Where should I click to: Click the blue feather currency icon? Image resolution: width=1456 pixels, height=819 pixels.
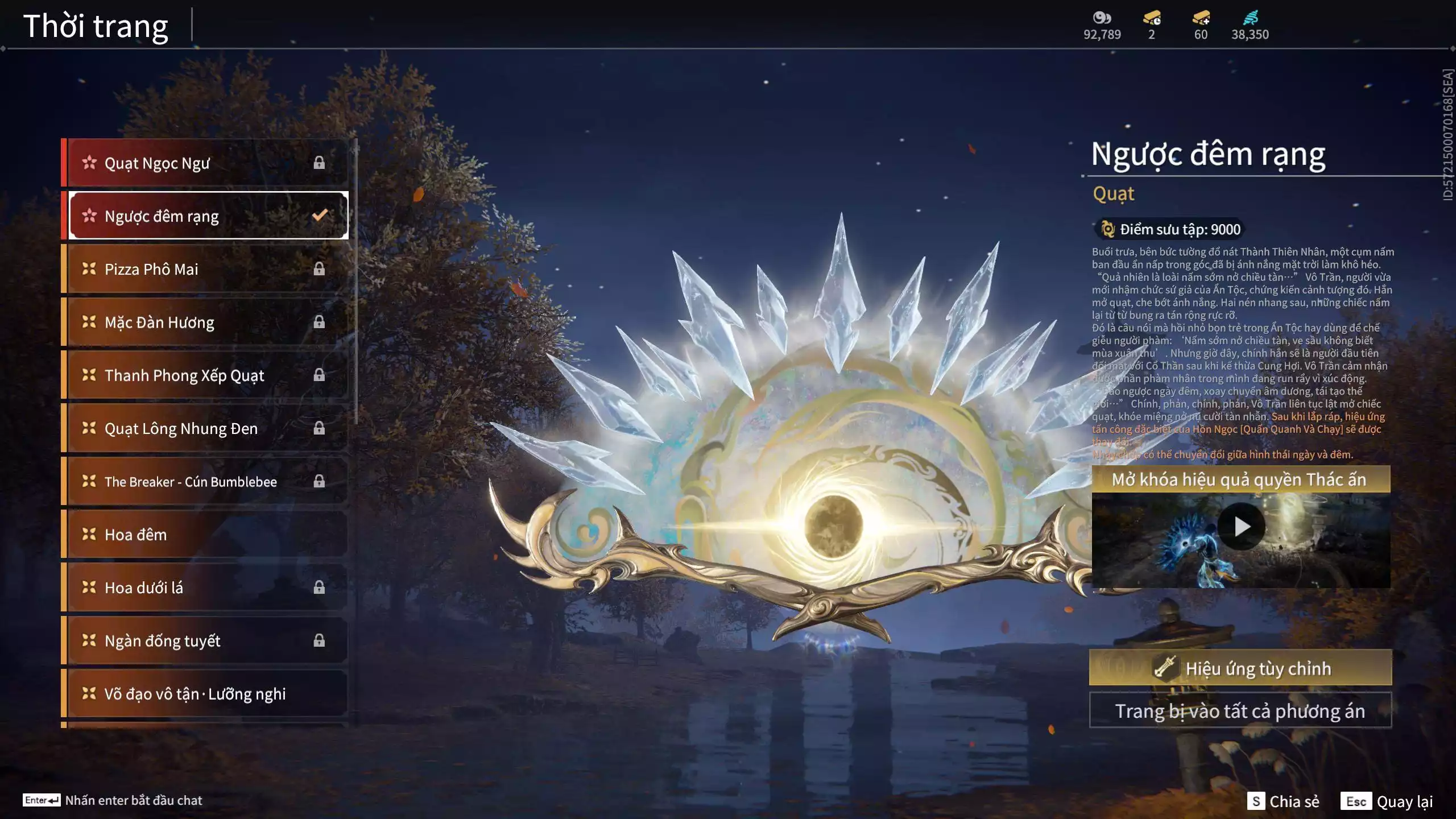[x=1250, y=18]
